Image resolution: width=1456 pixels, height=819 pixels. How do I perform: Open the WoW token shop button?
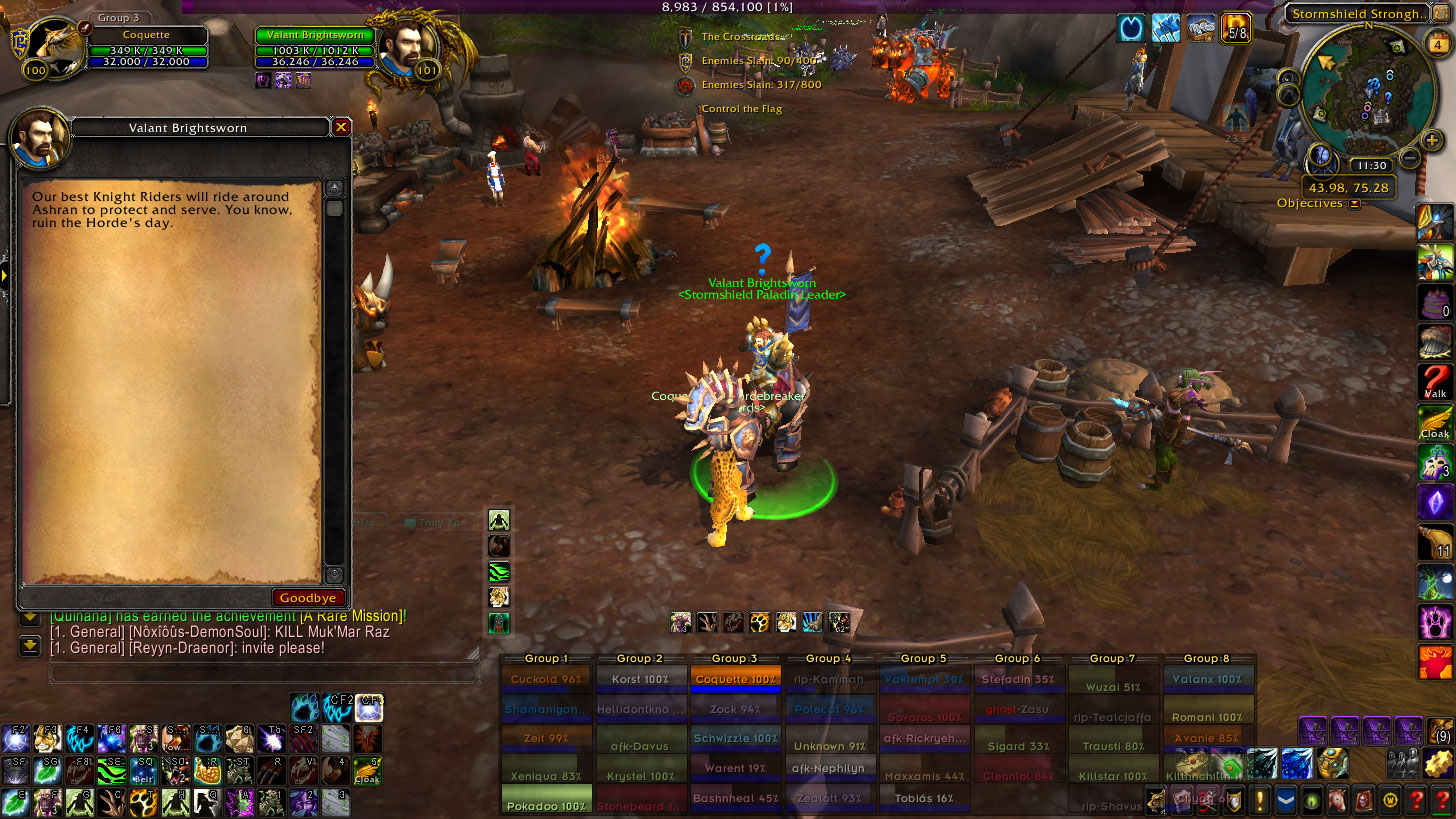(x=1390, y=800)
